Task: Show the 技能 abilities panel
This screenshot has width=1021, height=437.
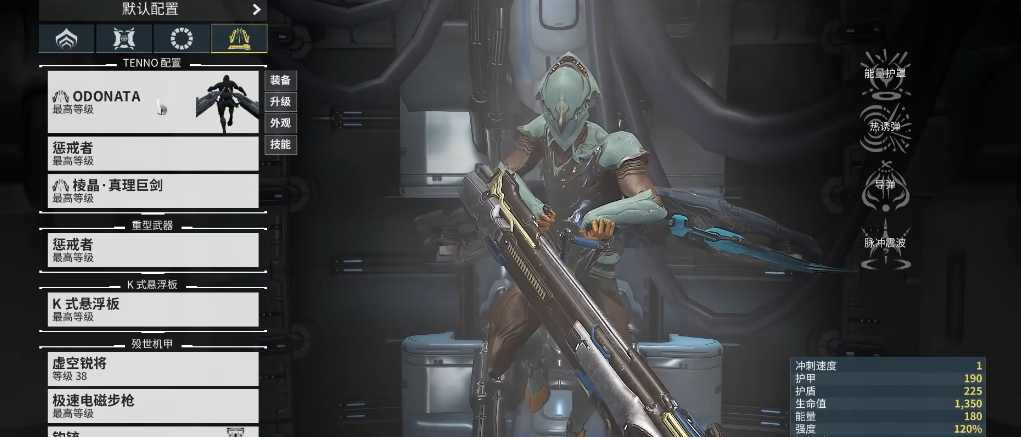Action: [281, 145]
